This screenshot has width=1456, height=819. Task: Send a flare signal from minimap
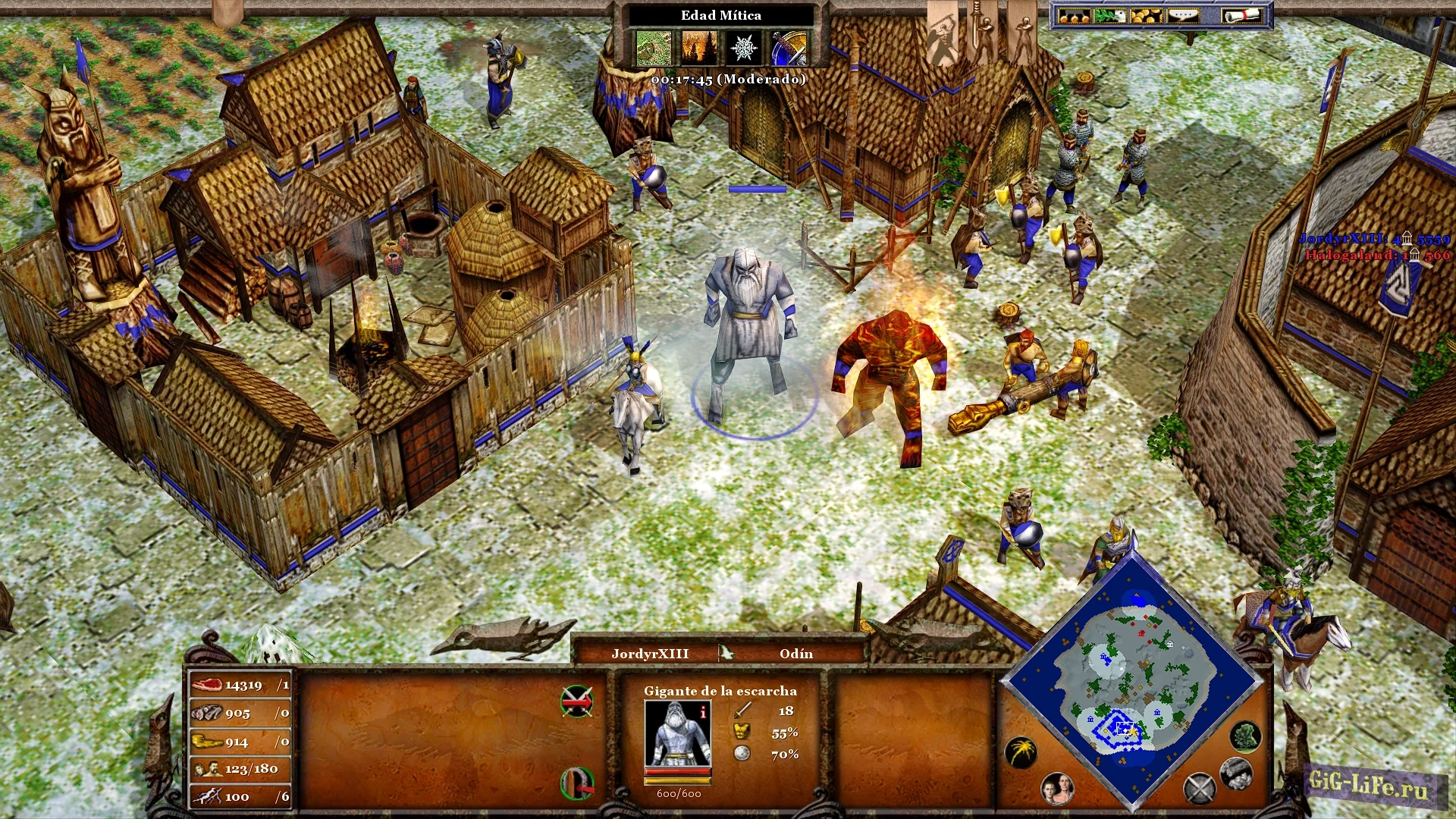[1021, 752]
